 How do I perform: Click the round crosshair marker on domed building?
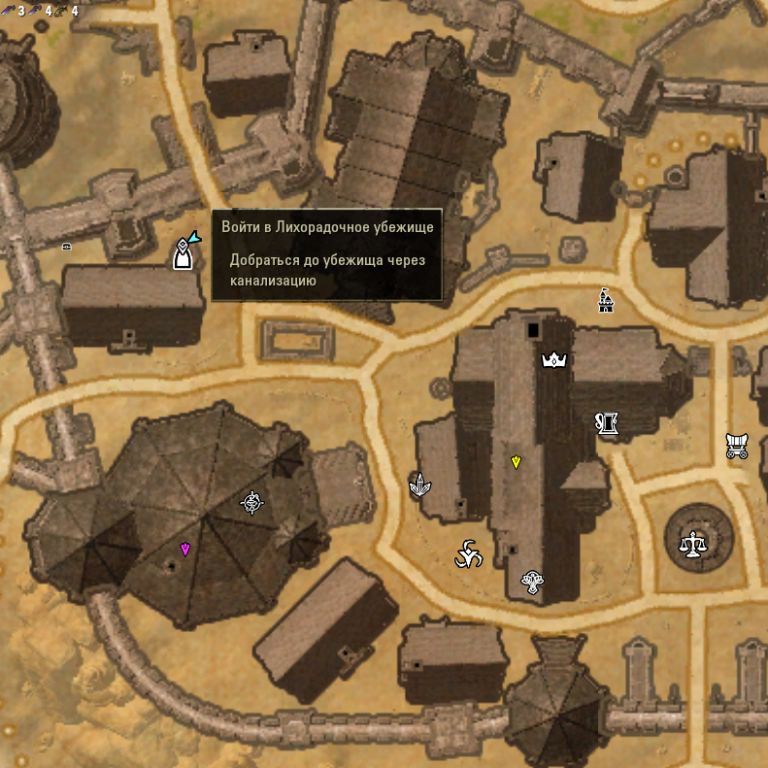[x=251, y=501]
